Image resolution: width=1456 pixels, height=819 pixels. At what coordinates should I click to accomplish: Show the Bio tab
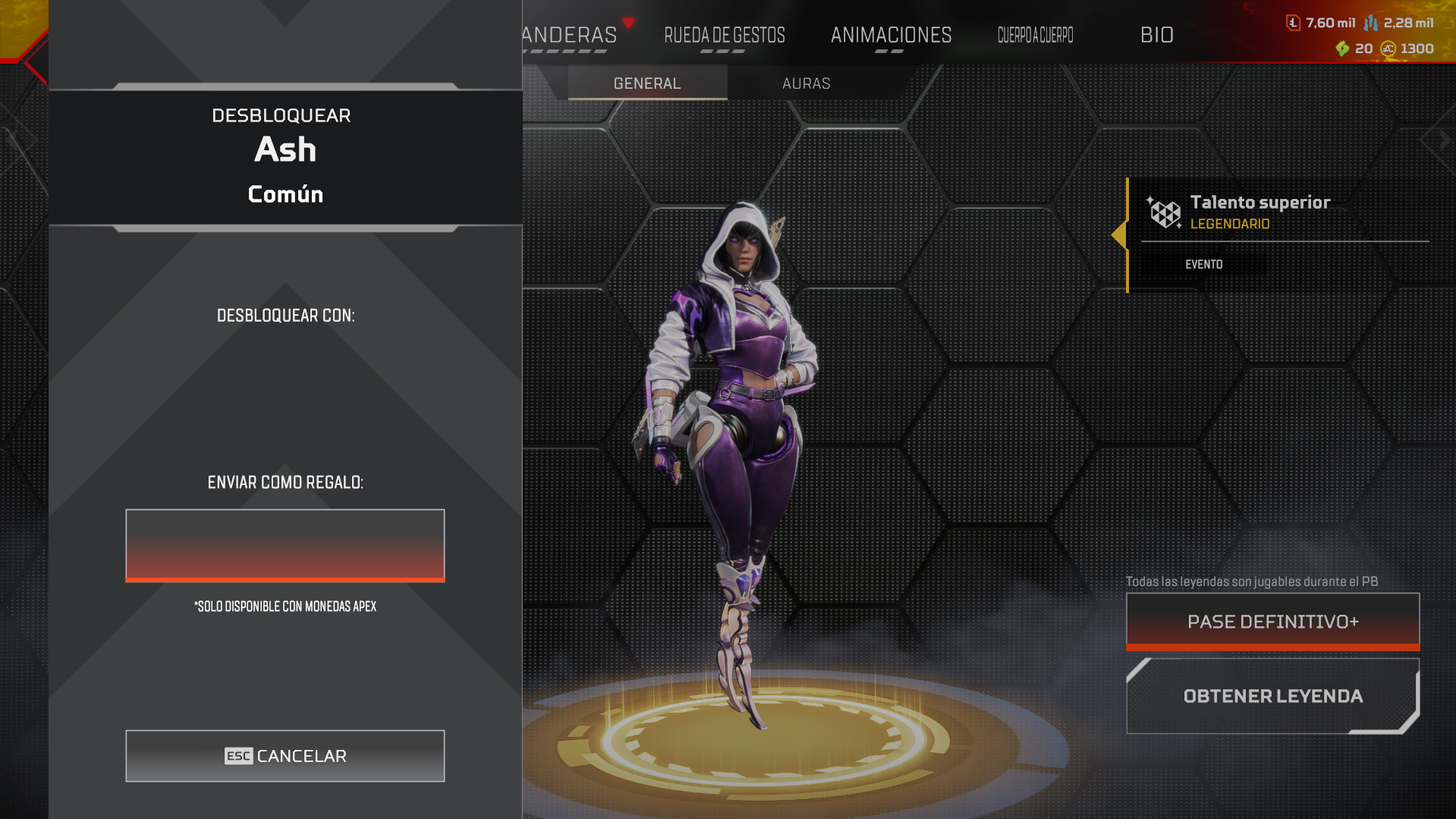(x=1156, y=36)
